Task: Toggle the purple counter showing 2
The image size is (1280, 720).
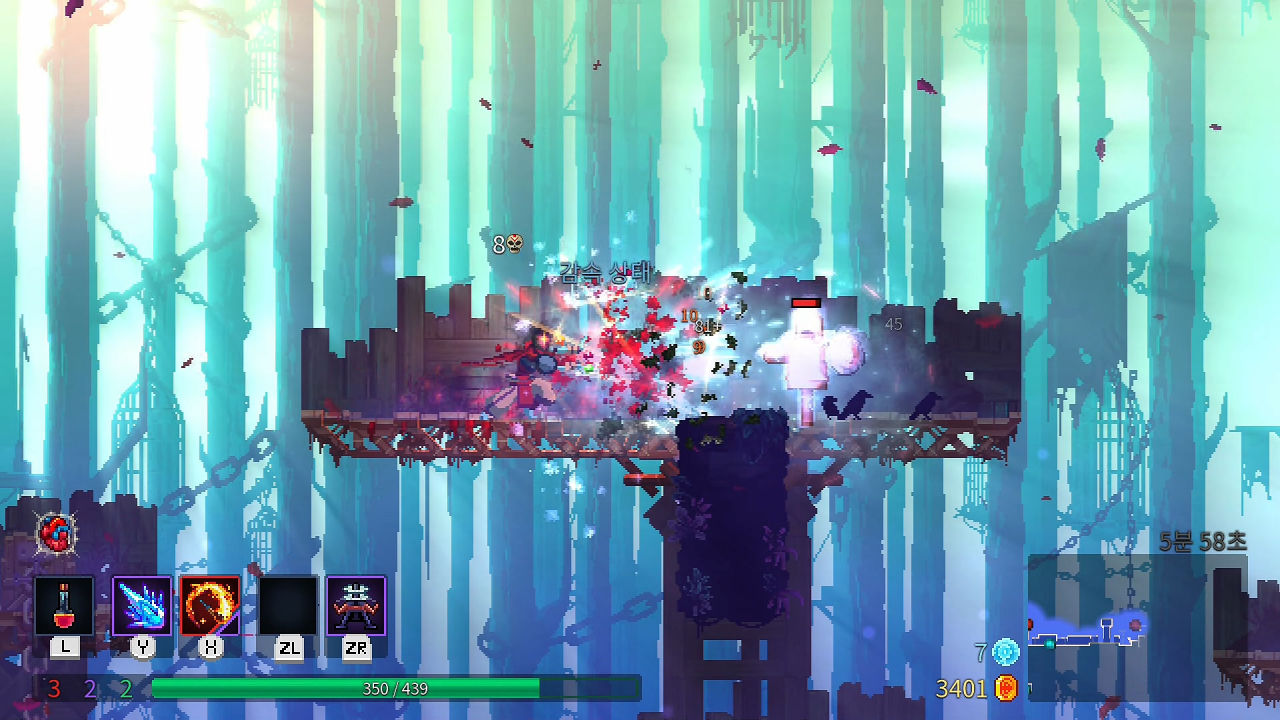Action: pos(89,686)
